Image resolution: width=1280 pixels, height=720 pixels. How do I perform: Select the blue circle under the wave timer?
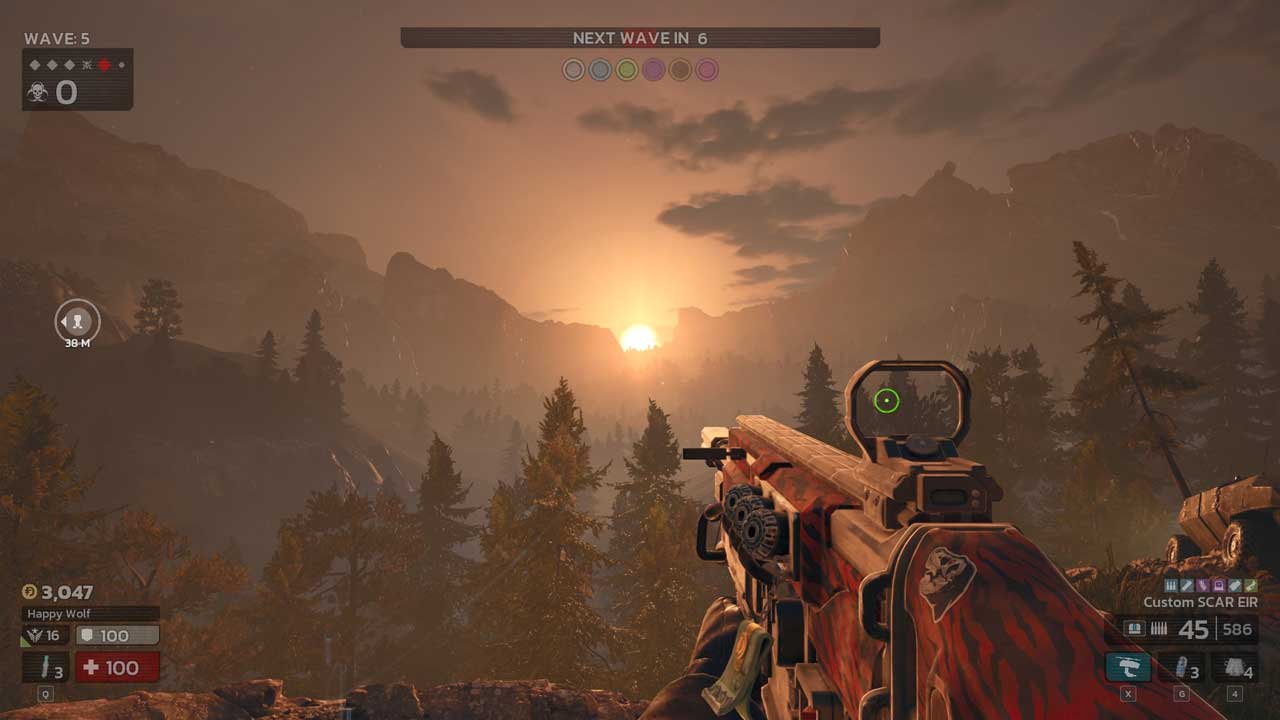click(600, 70)
